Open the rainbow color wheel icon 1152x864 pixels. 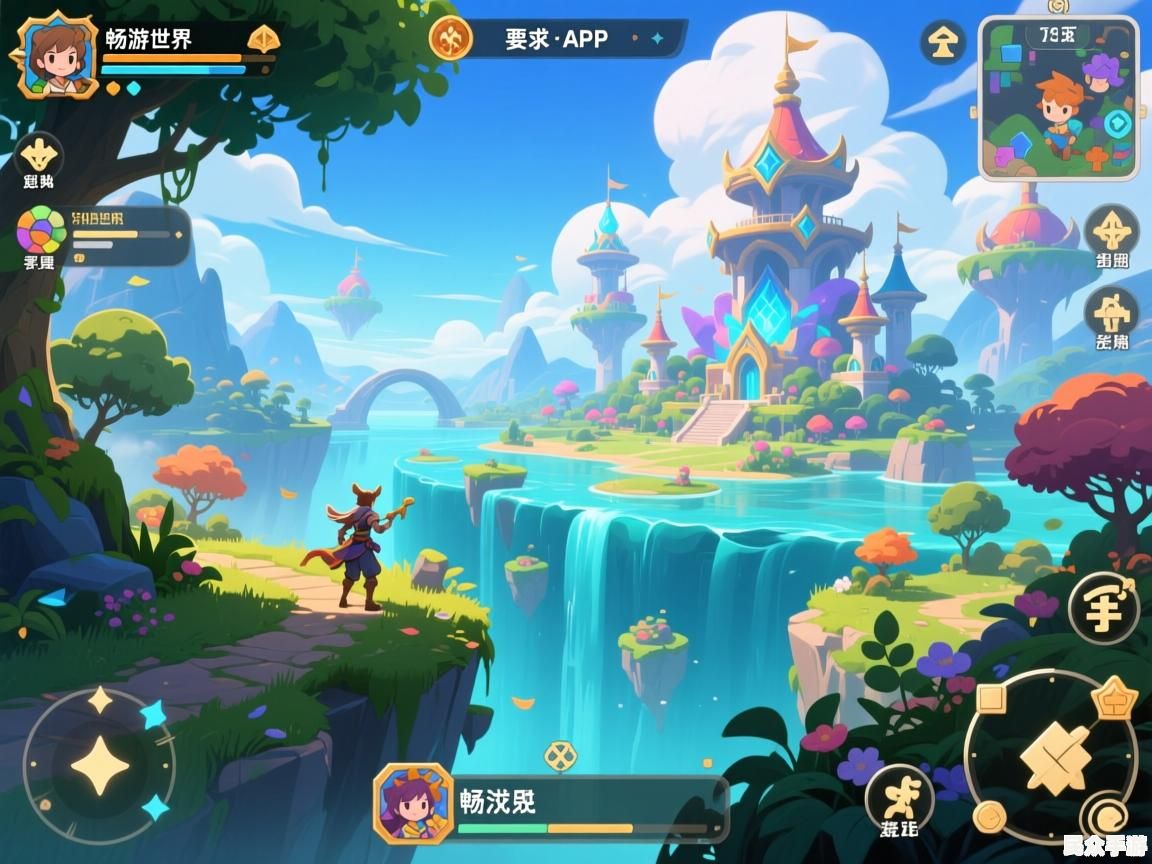click(41, 230)
